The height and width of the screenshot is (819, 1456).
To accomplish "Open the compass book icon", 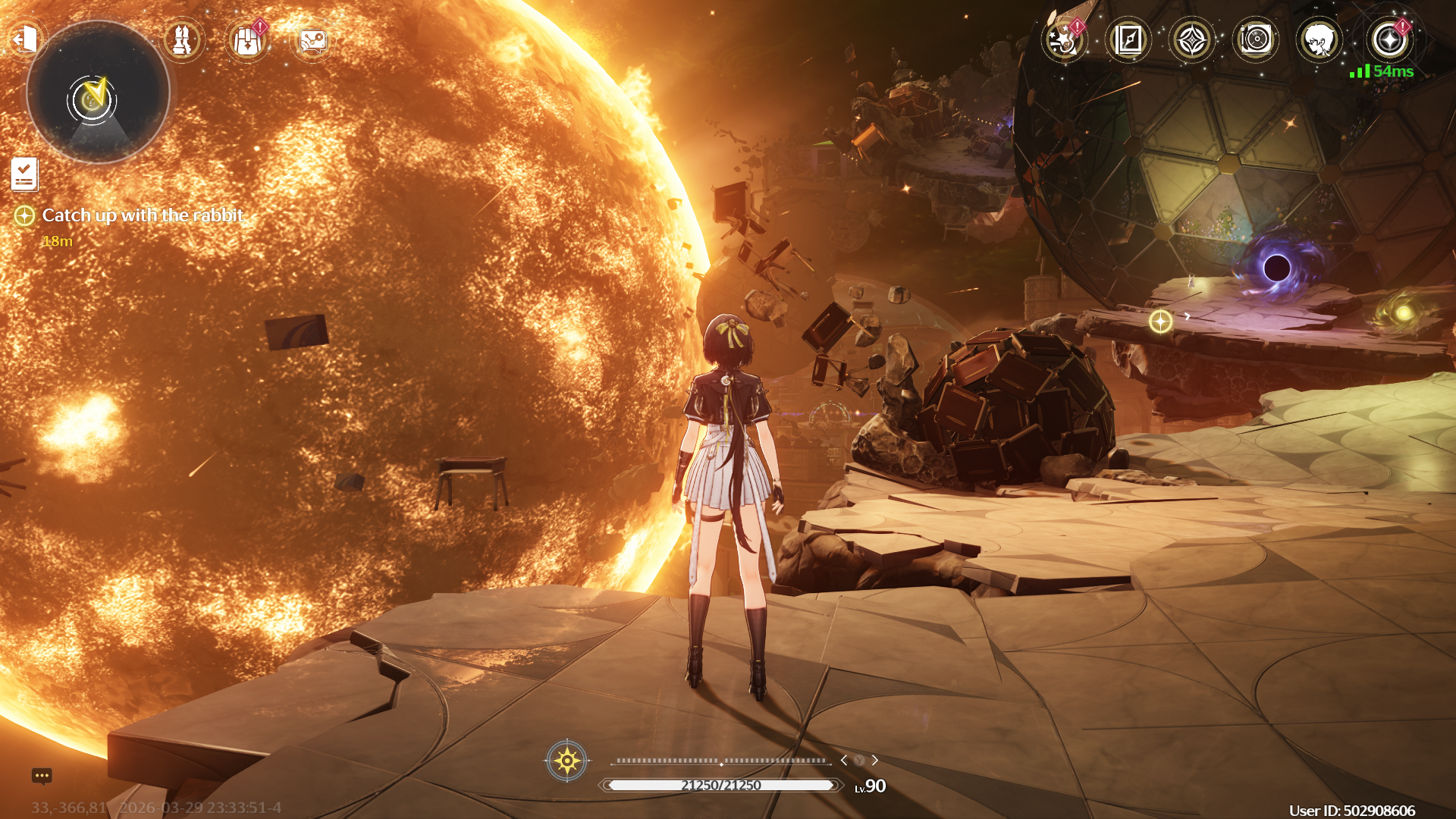I will (x=1128, y=39).
